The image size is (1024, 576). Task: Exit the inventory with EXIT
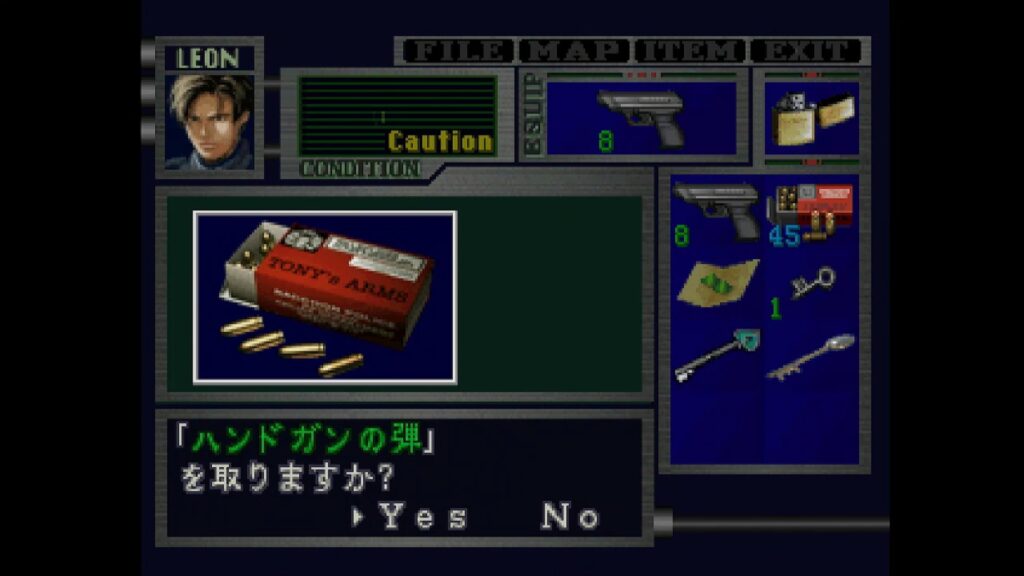click(807, 50)
